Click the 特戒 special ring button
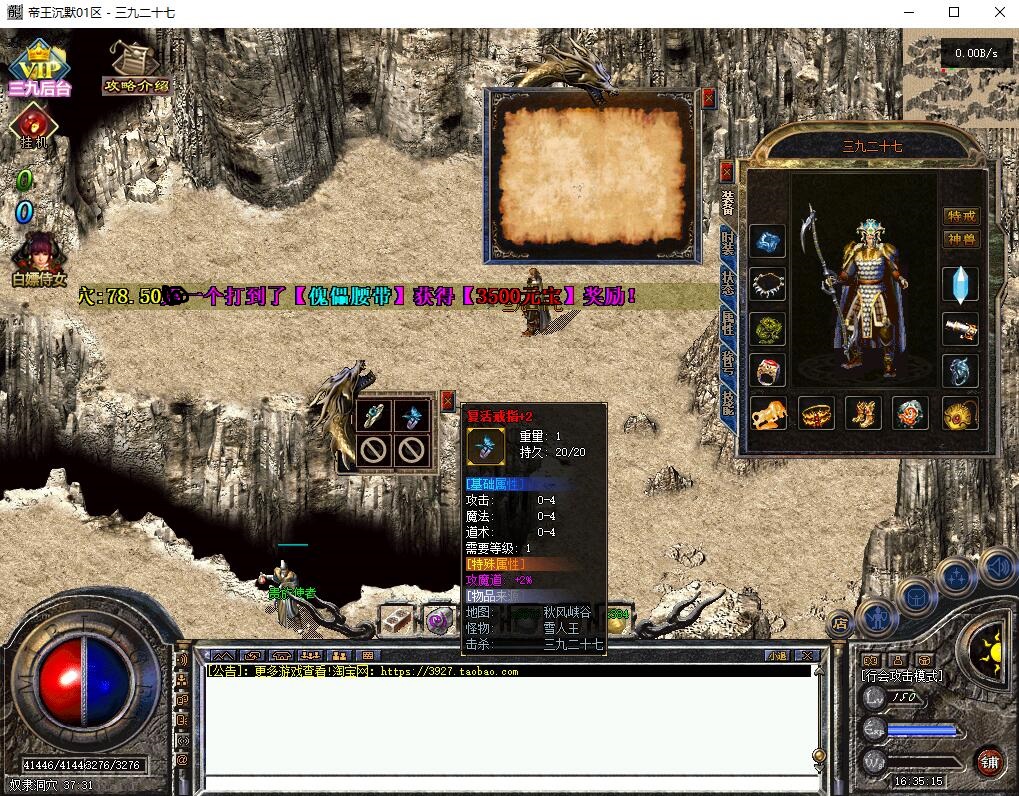 pyautogui.click(x=961, y=216)
